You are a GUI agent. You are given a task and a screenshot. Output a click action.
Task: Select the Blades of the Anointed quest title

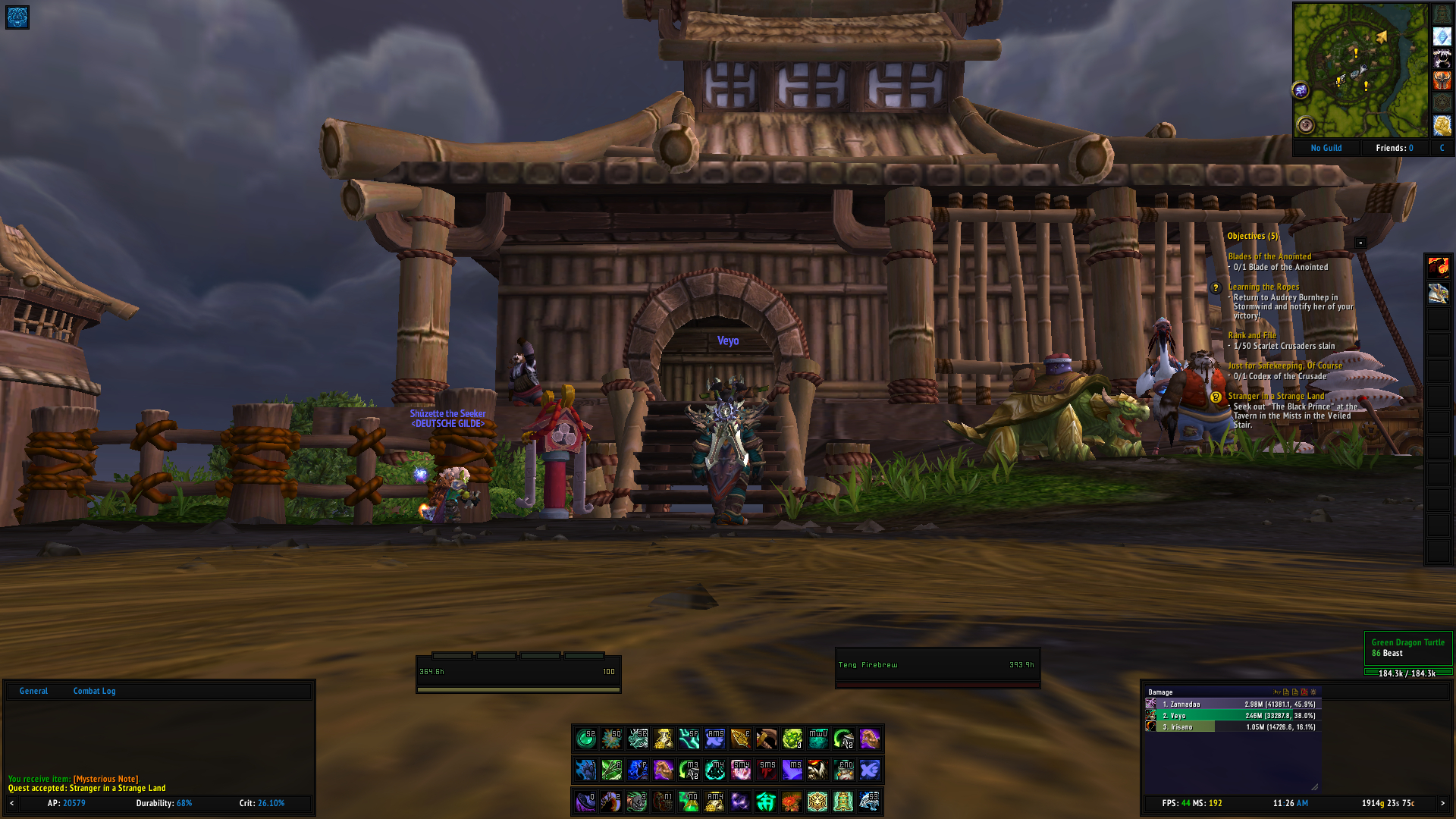(1269, 256)
